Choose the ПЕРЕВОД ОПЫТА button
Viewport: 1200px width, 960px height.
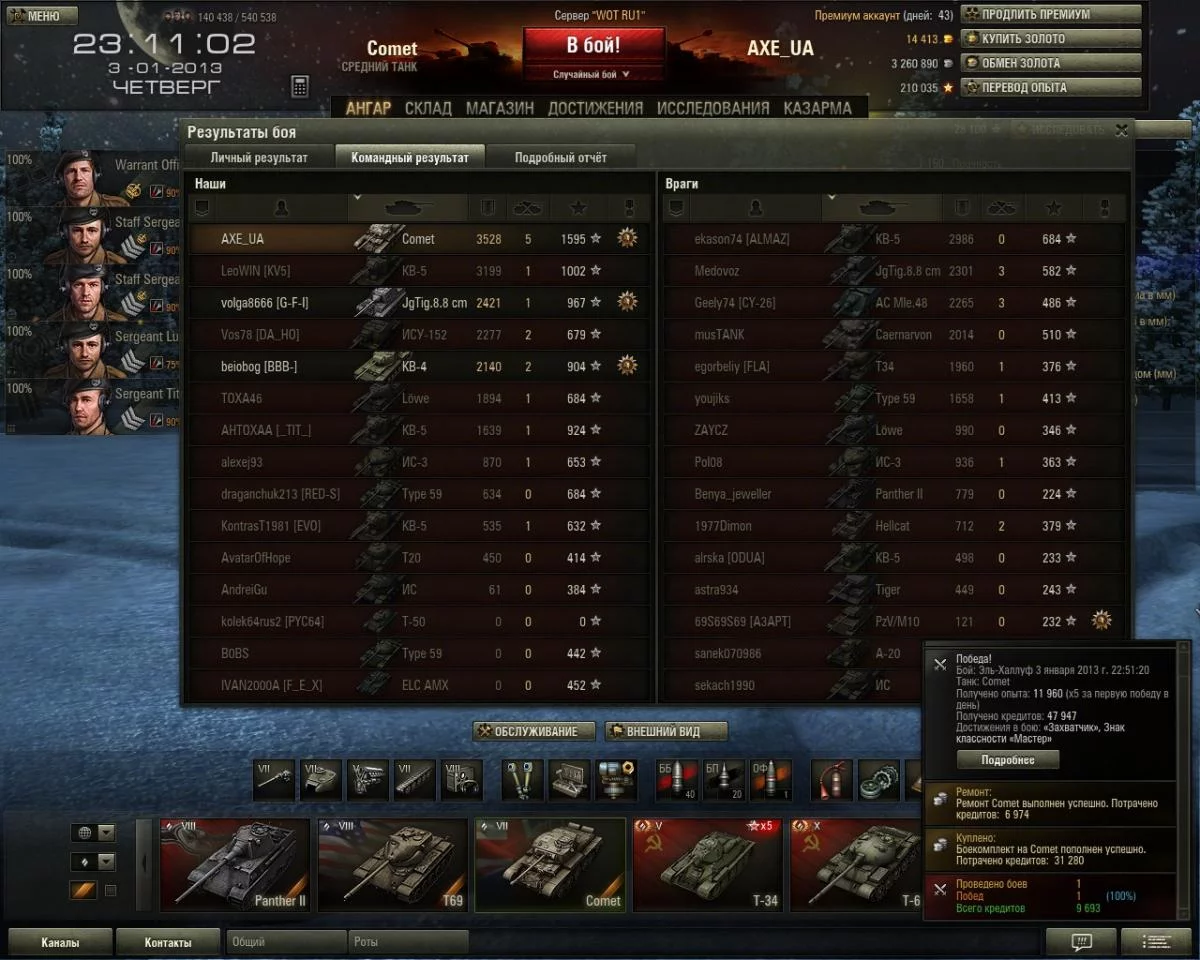point(1050,87)
